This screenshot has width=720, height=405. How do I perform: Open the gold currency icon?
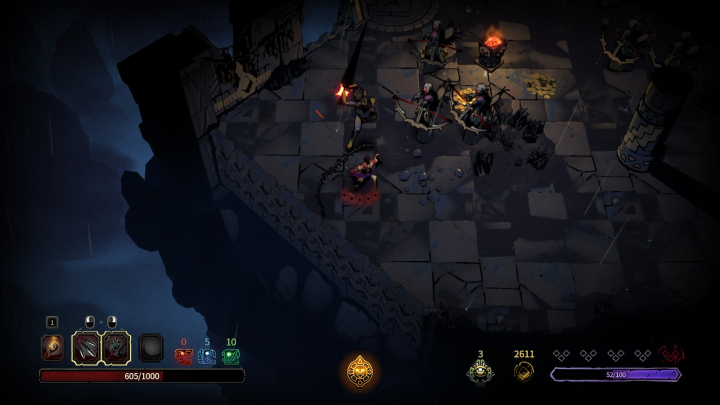pos(524,372)
